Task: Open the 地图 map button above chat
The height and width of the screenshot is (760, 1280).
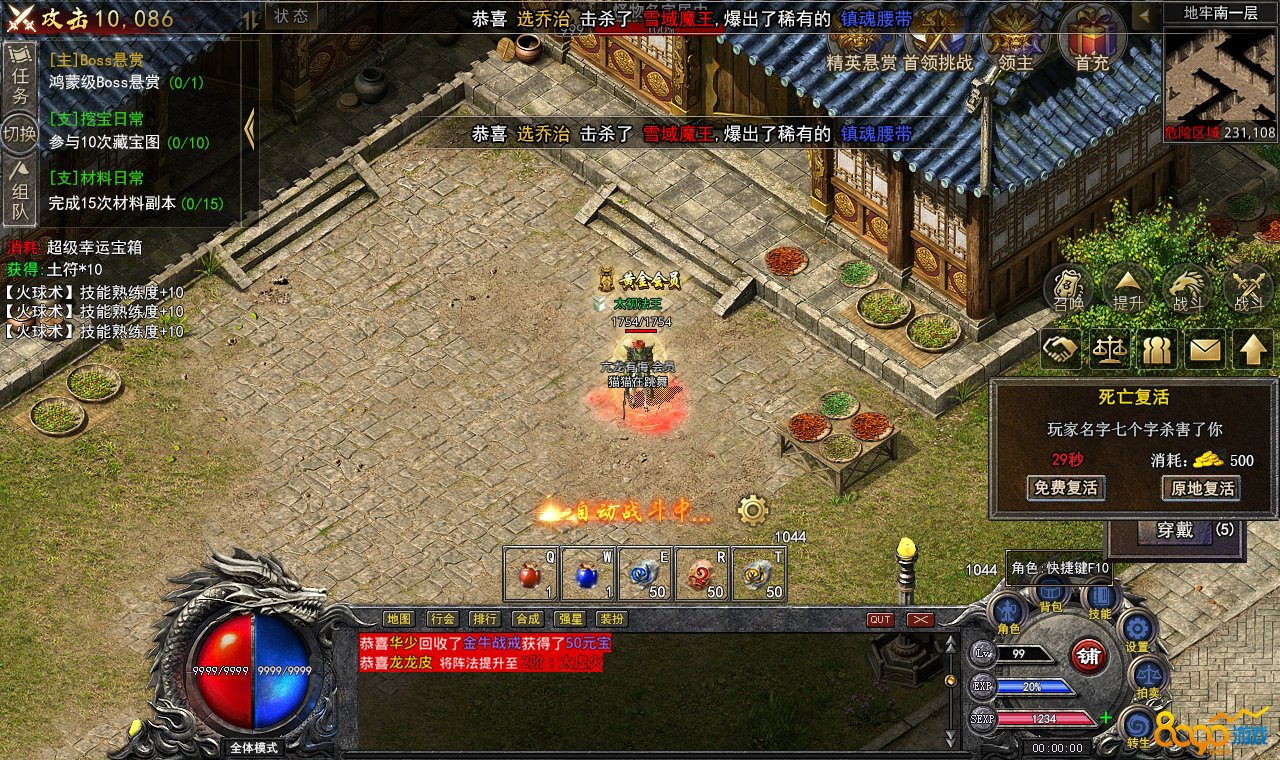Action: [399, 619]
